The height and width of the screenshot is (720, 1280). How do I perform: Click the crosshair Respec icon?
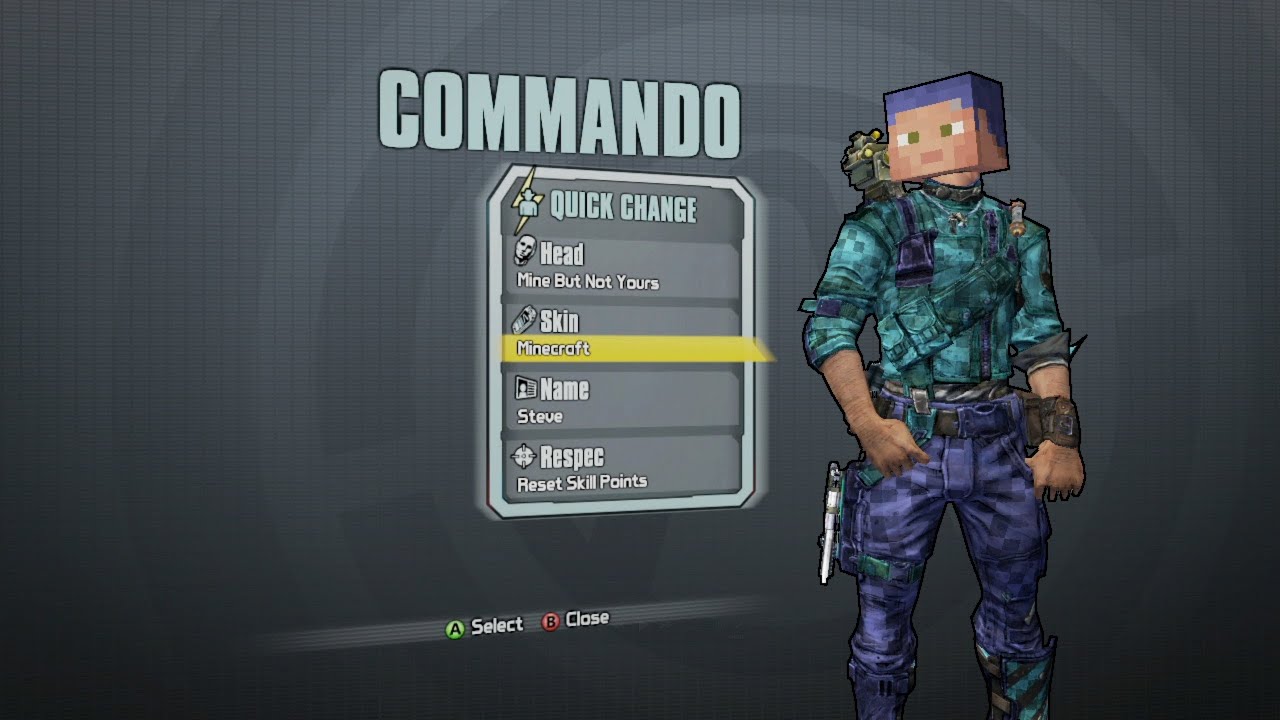pos(524,457)
